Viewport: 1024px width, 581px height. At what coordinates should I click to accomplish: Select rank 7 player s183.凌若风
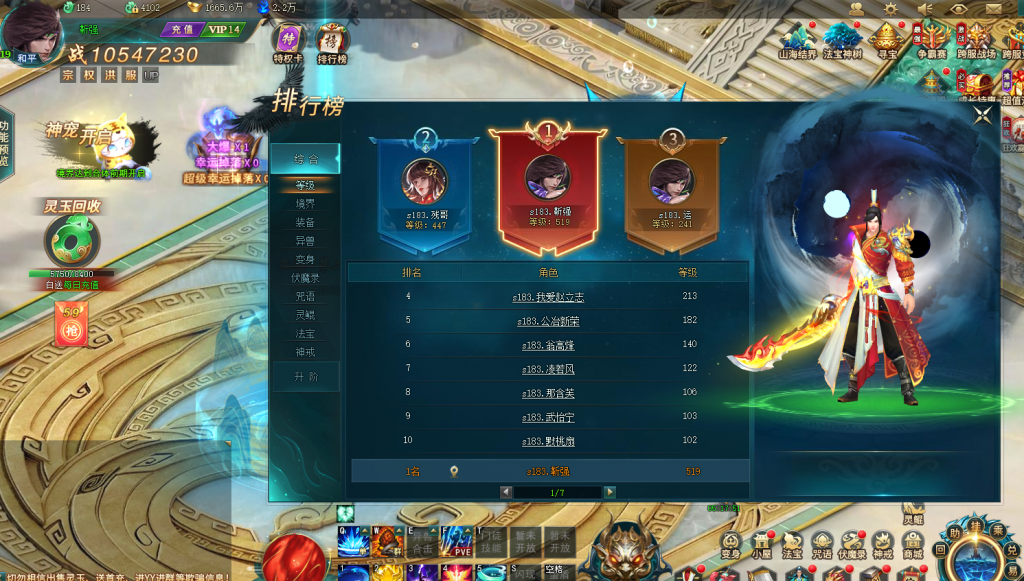click(550, 369)
